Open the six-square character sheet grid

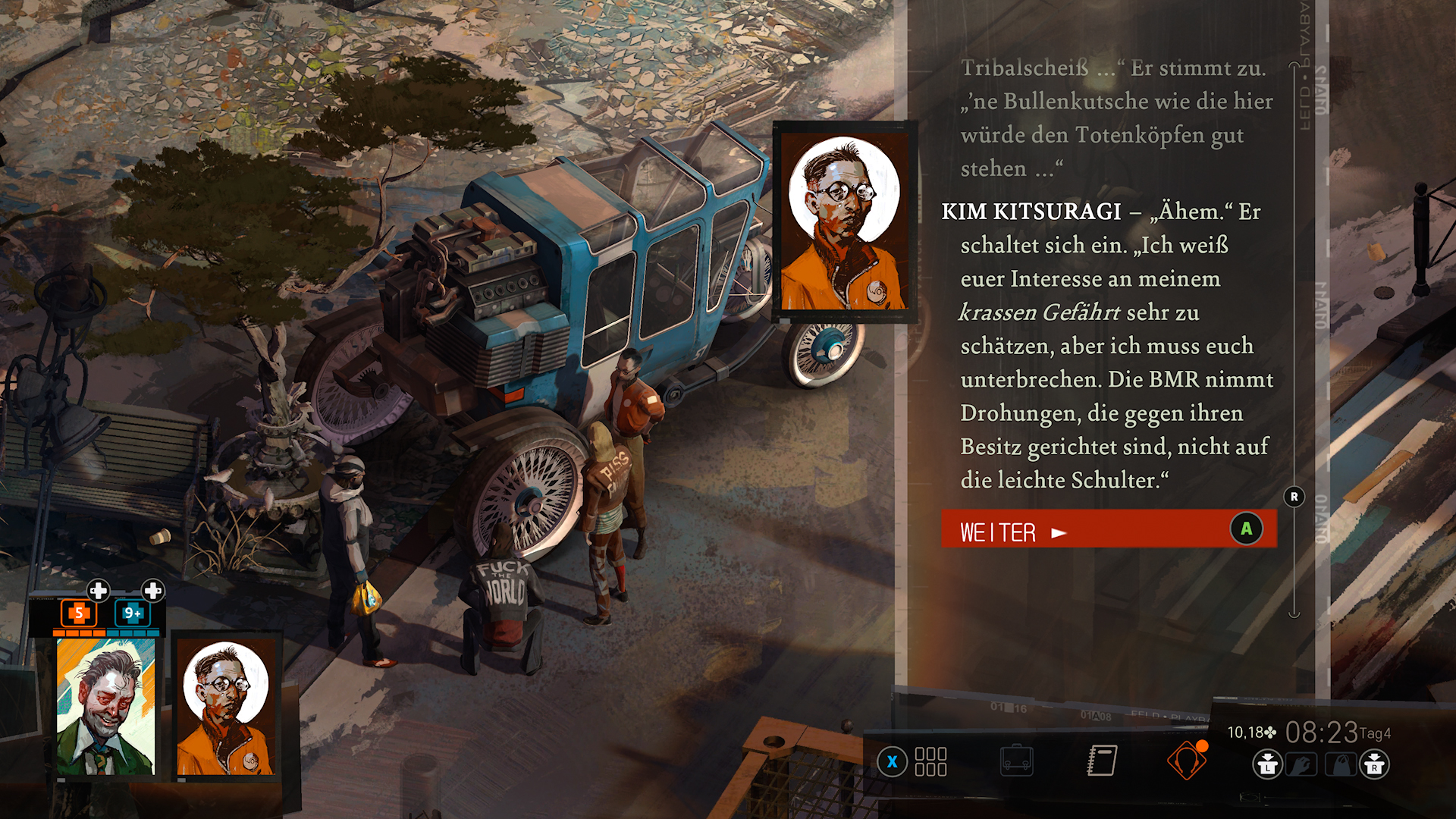click(930, 761)
